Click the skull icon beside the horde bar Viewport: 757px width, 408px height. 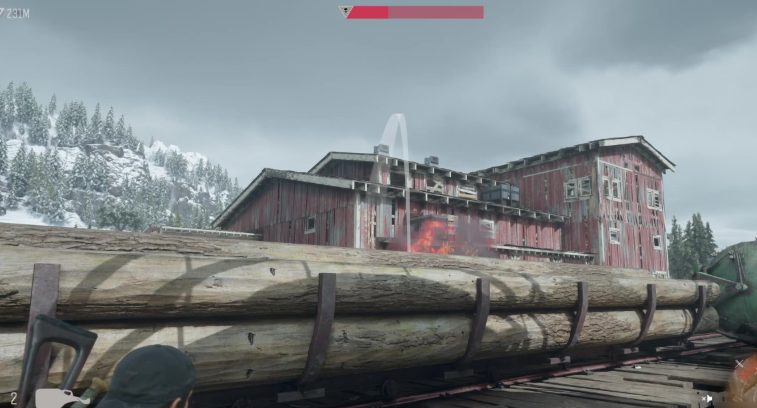point(344,12)
